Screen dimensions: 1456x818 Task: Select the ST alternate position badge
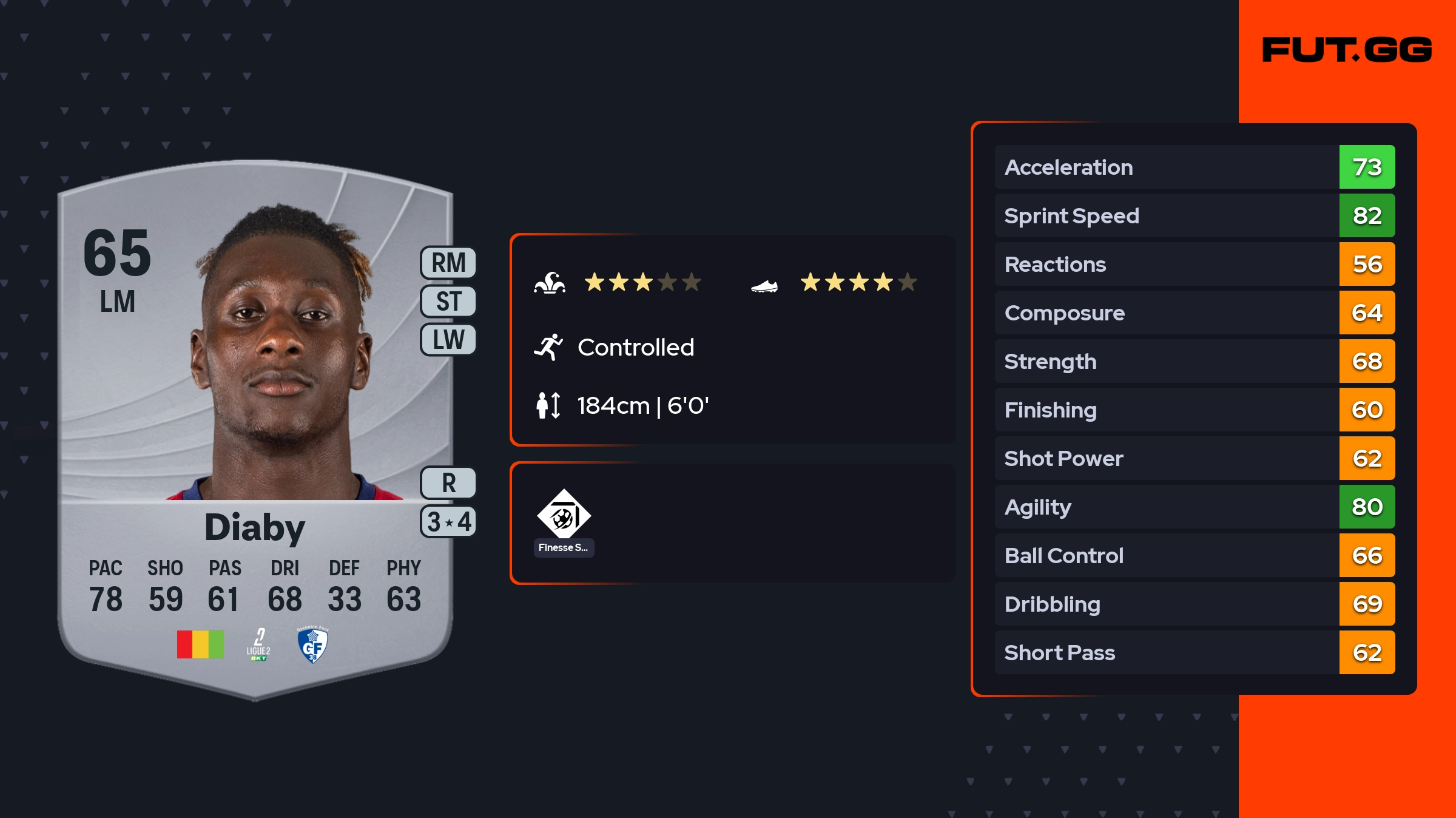click(448, 302)
